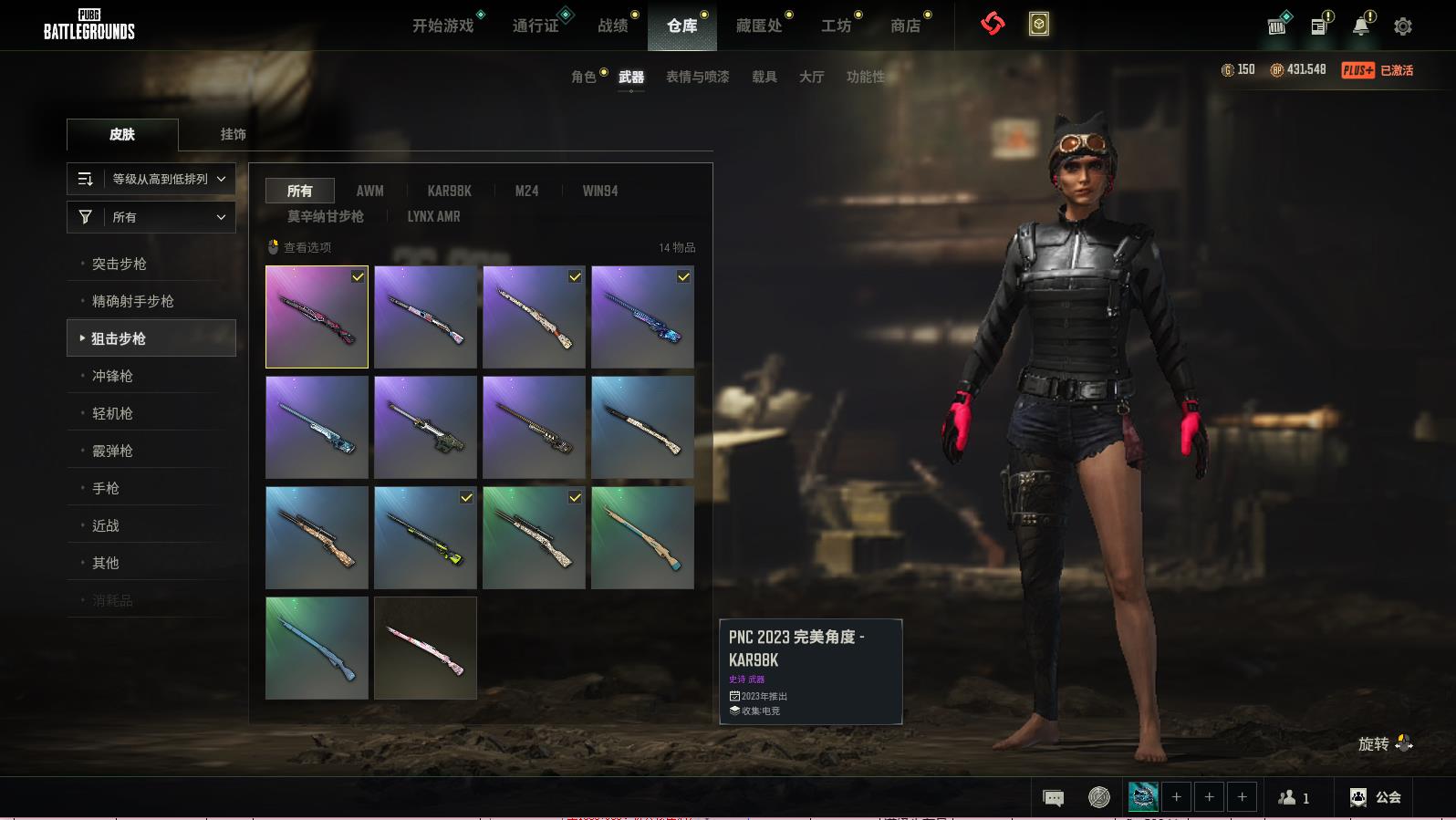Open the 等级从高到低排列 sort dropdown

[x=151, y=179]
